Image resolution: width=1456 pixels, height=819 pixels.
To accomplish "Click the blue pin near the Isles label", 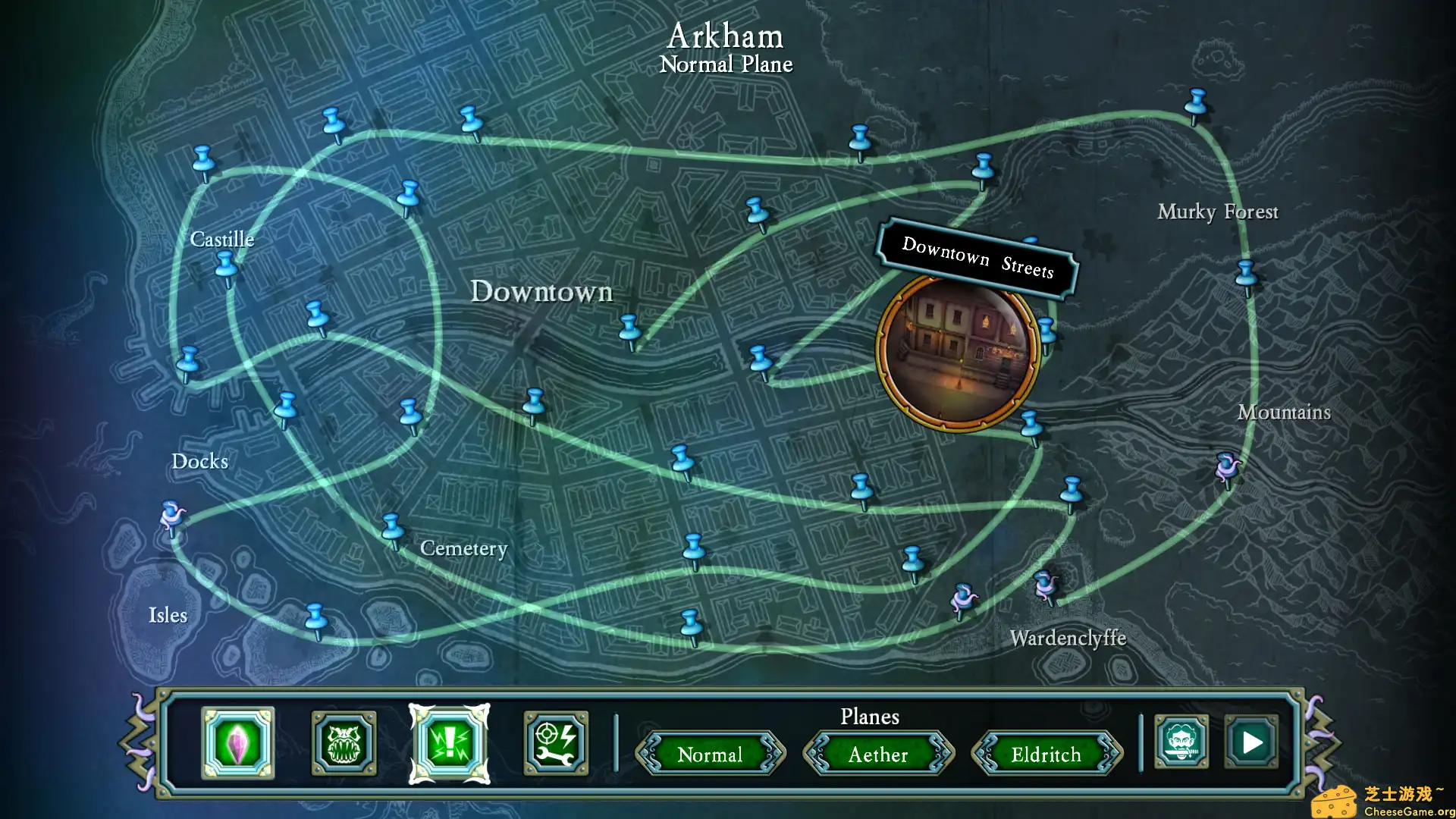I will coord(315,614).
